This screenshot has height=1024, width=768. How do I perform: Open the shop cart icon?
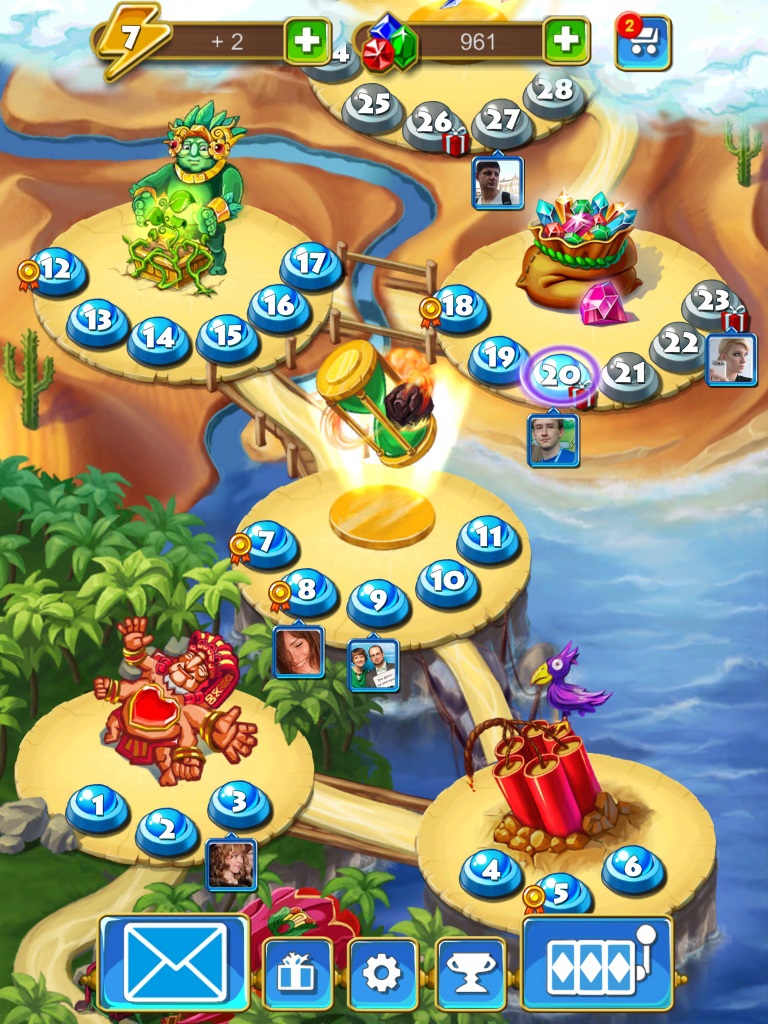[x=643, y=43]
